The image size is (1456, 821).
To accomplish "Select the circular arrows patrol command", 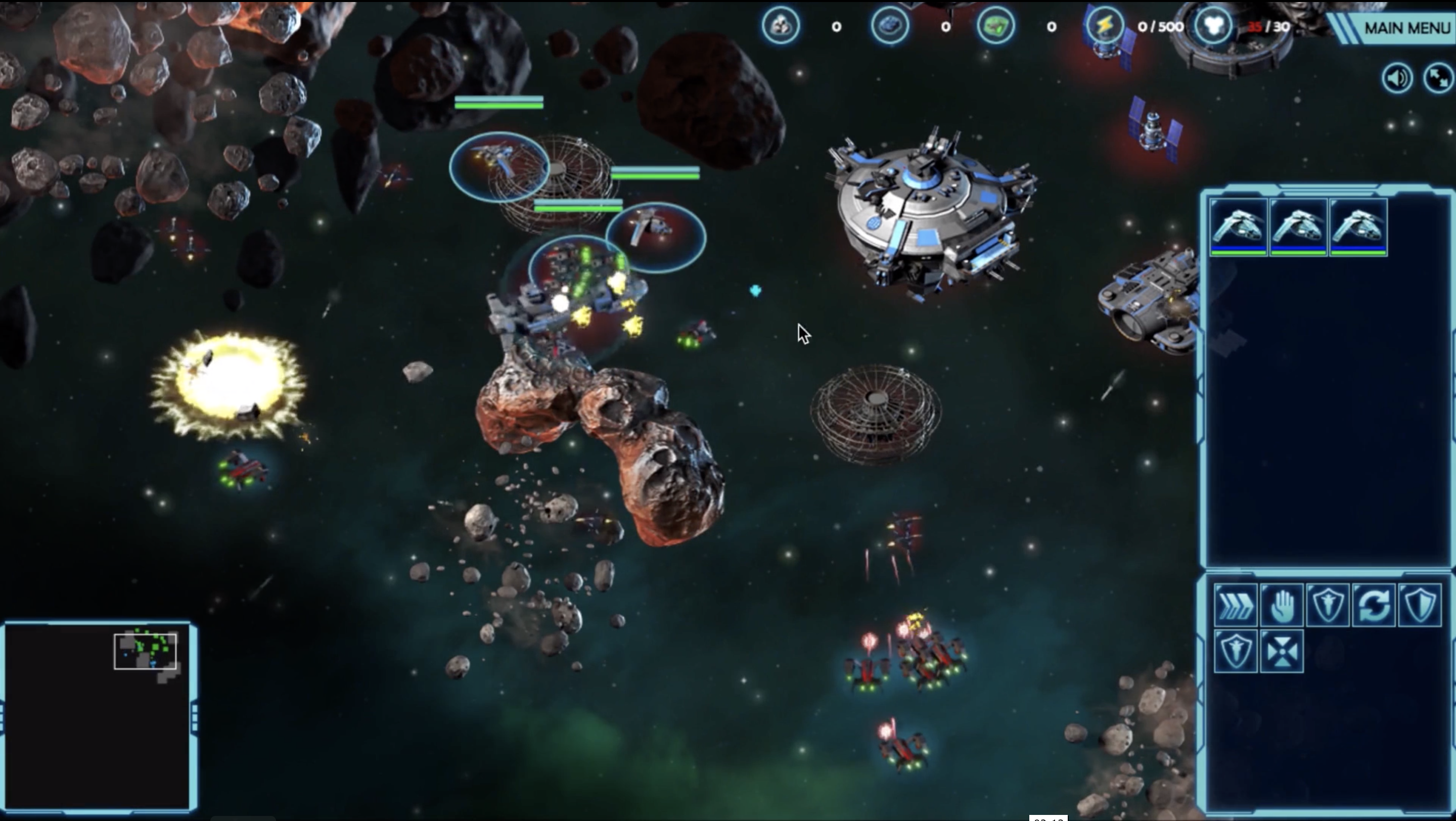I will point(1374,605).
